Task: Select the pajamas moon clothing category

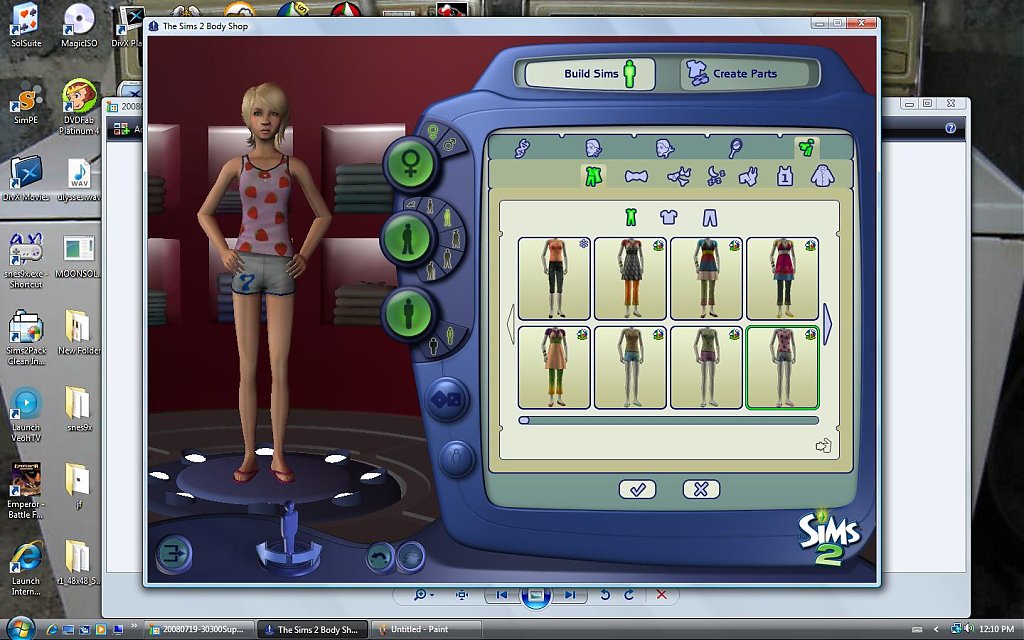Action: point(716,177)
